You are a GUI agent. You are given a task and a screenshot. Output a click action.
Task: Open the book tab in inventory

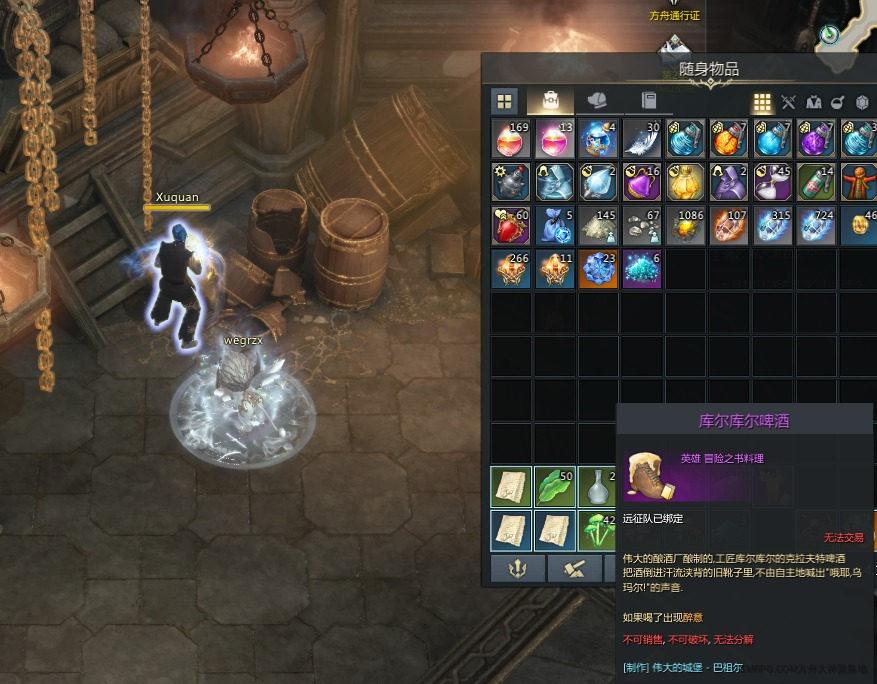coord(648,101)
